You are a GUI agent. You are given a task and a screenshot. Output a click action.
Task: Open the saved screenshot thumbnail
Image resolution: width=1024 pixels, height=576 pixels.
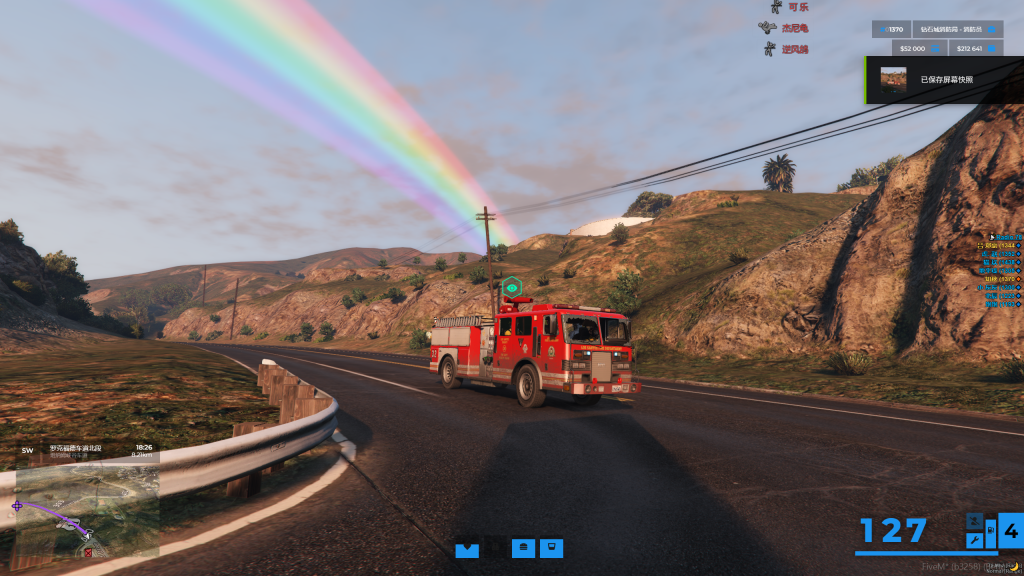pyautogui.click(x=893, y=79)
